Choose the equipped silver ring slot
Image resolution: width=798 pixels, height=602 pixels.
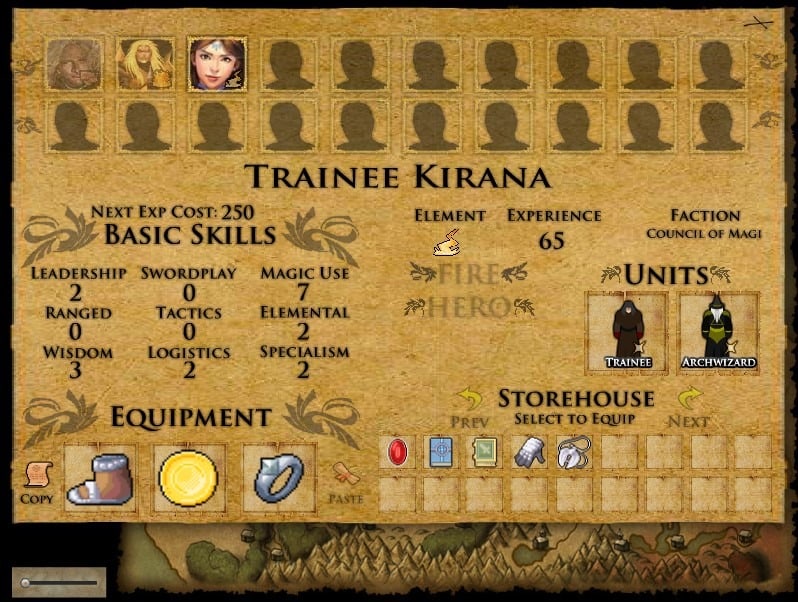279,478
